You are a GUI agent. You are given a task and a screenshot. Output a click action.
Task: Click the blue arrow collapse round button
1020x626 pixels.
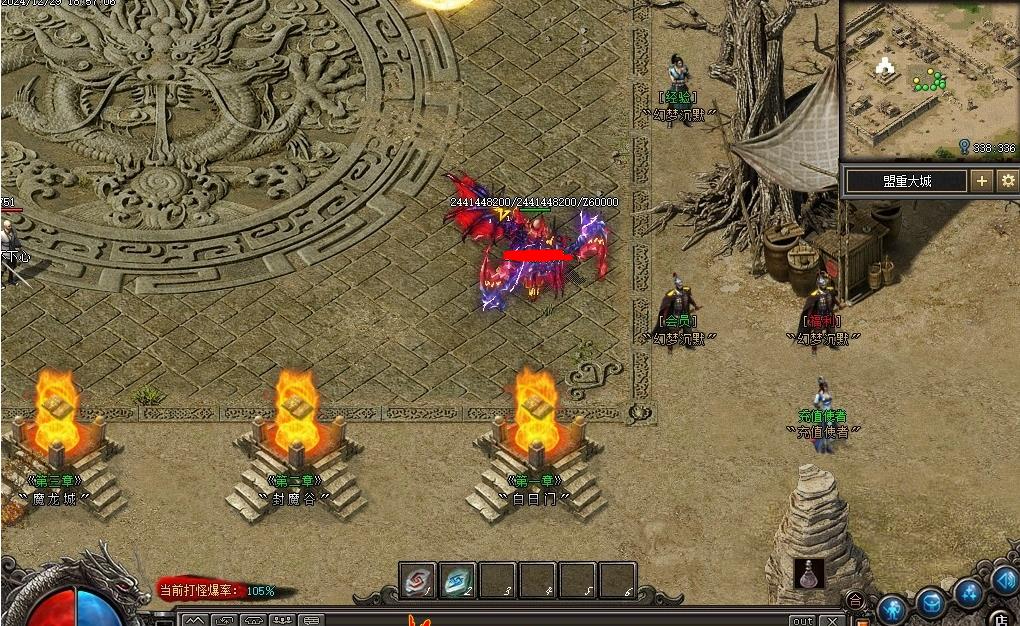click(x=1004, y=579)
